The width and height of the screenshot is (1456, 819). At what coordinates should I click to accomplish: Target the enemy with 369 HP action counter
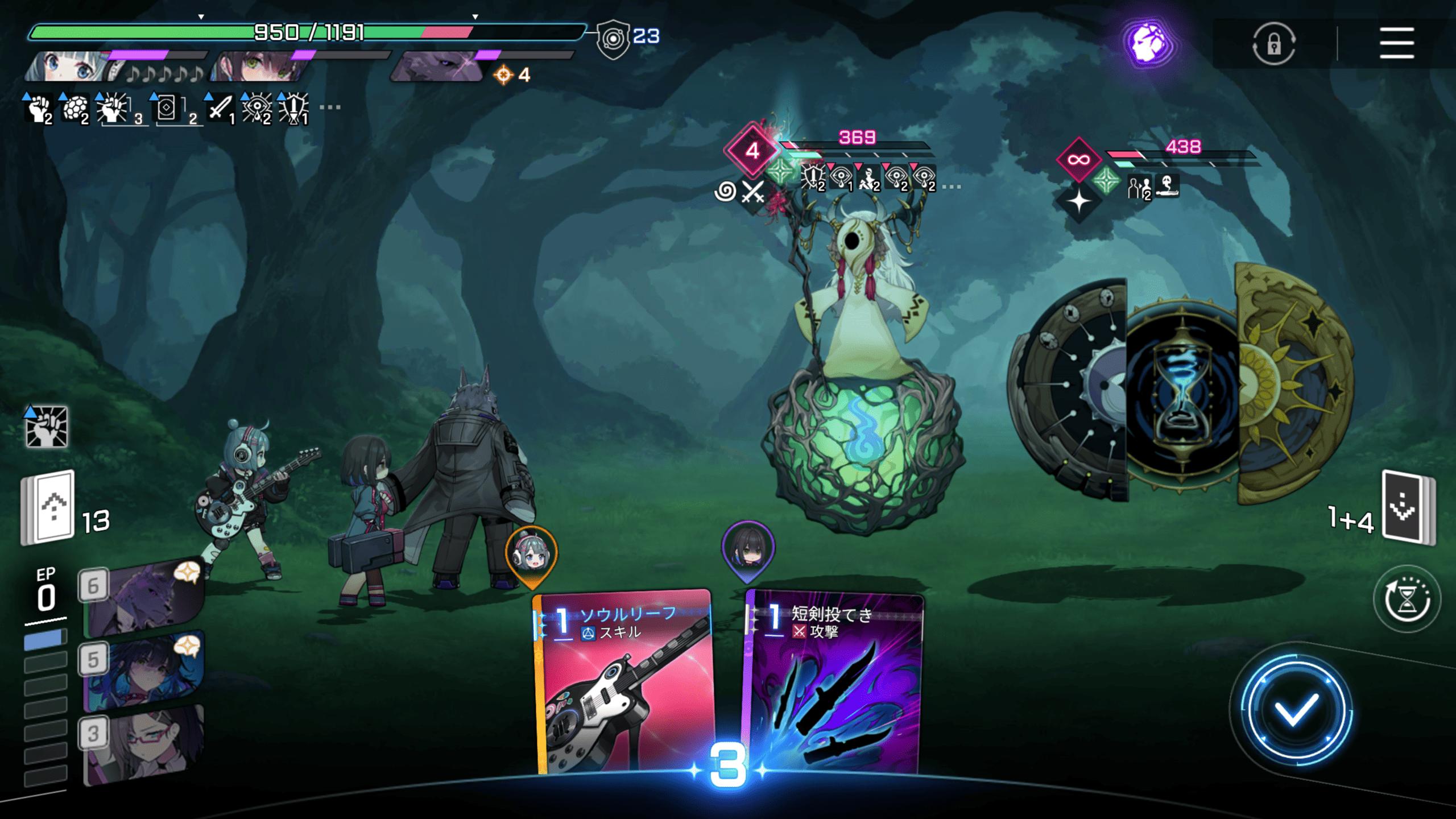(752, 151)
